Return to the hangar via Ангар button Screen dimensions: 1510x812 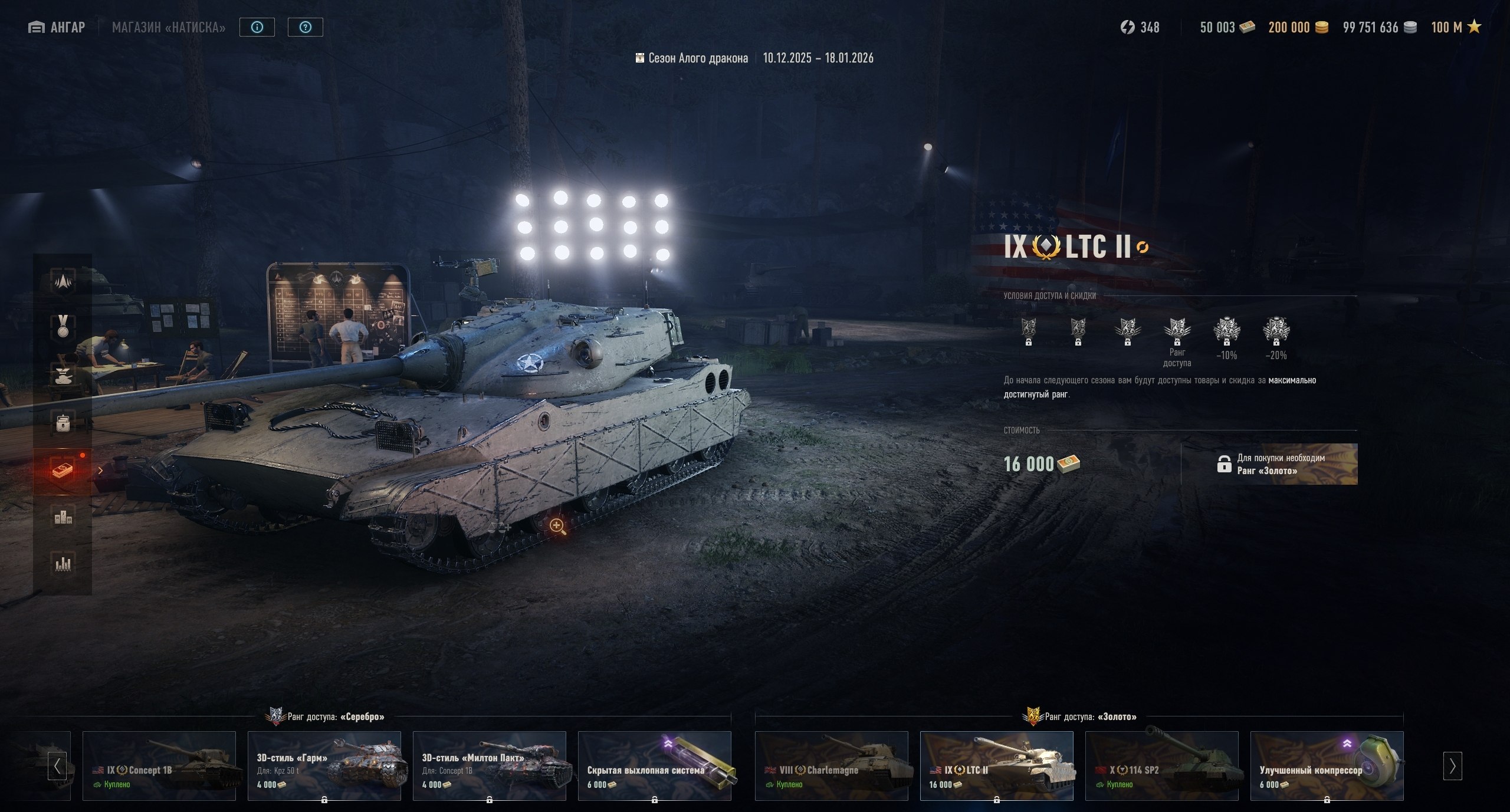(x=57, y=27)
